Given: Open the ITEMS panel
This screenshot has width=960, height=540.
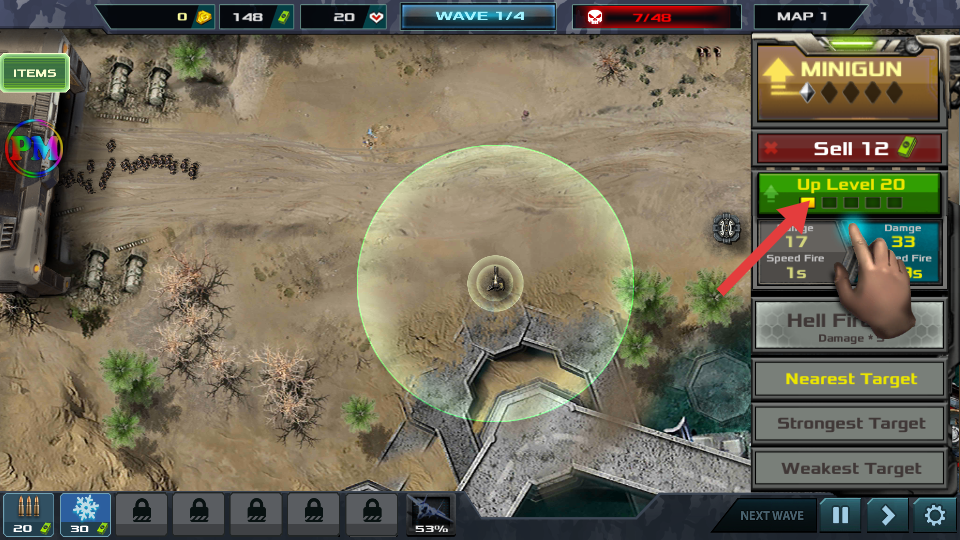Looking at the screenshot, I should 35,73.
